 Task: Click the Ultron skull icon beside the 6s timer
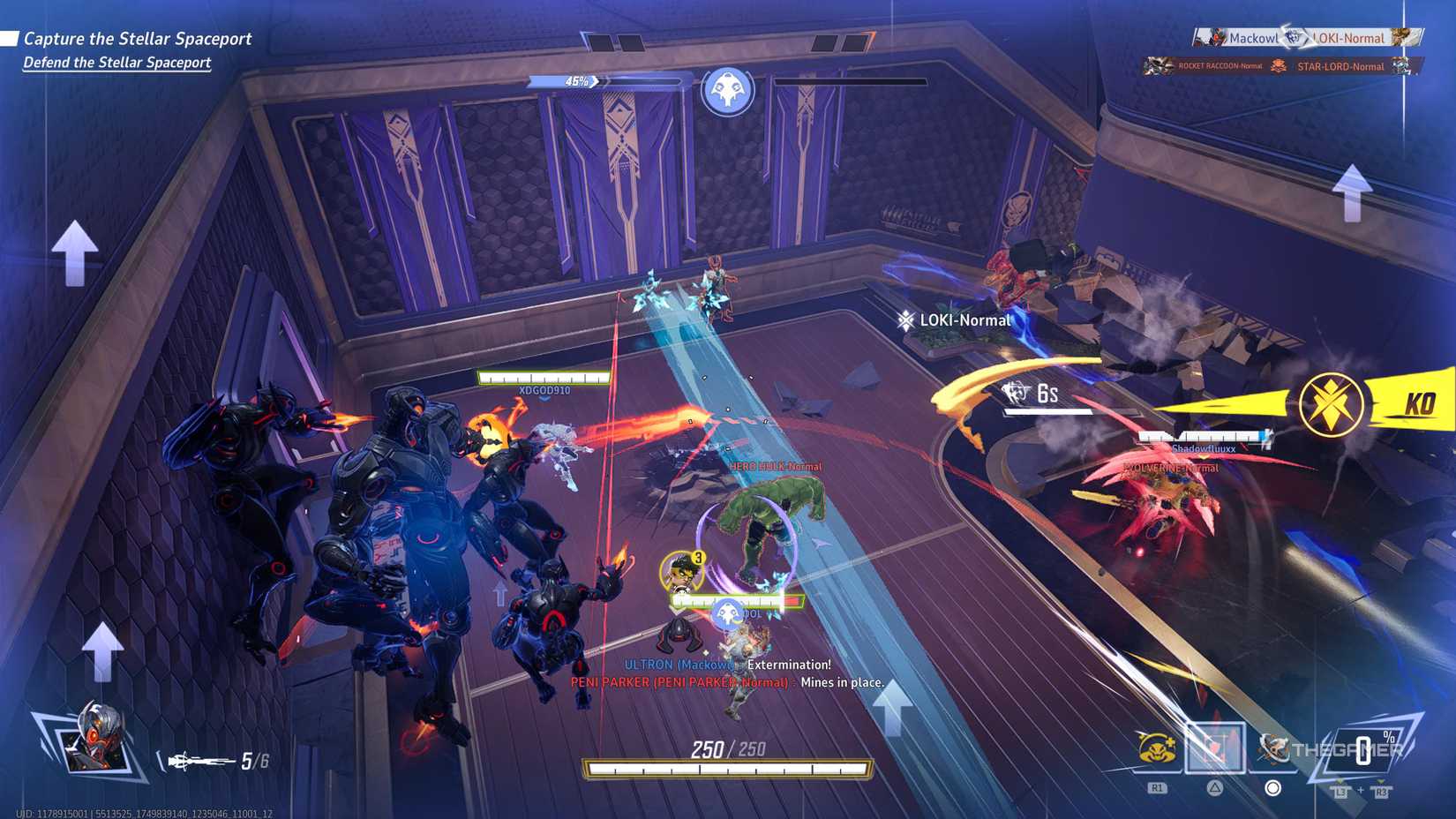click(1013, 392)
